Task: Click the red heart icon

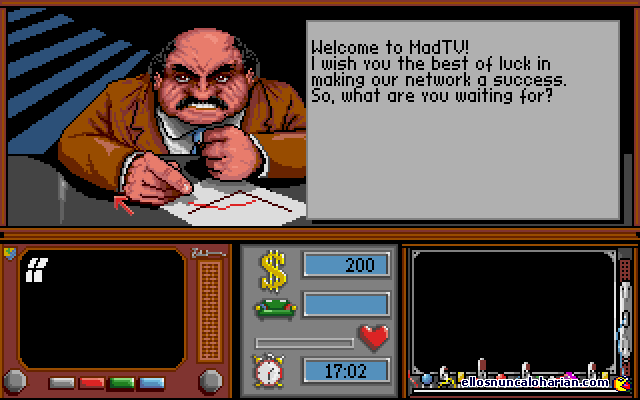Action: coord(374,338)
